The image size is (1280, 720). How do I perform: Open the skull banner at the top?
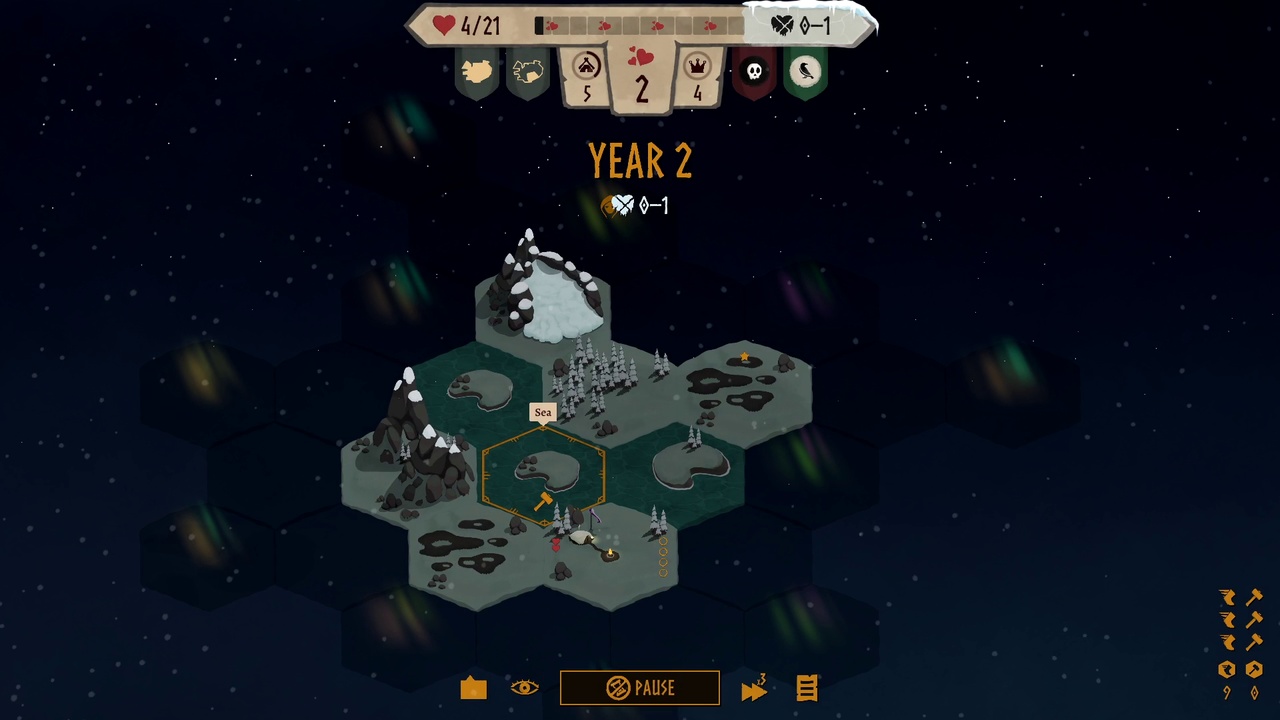(755, 71)
